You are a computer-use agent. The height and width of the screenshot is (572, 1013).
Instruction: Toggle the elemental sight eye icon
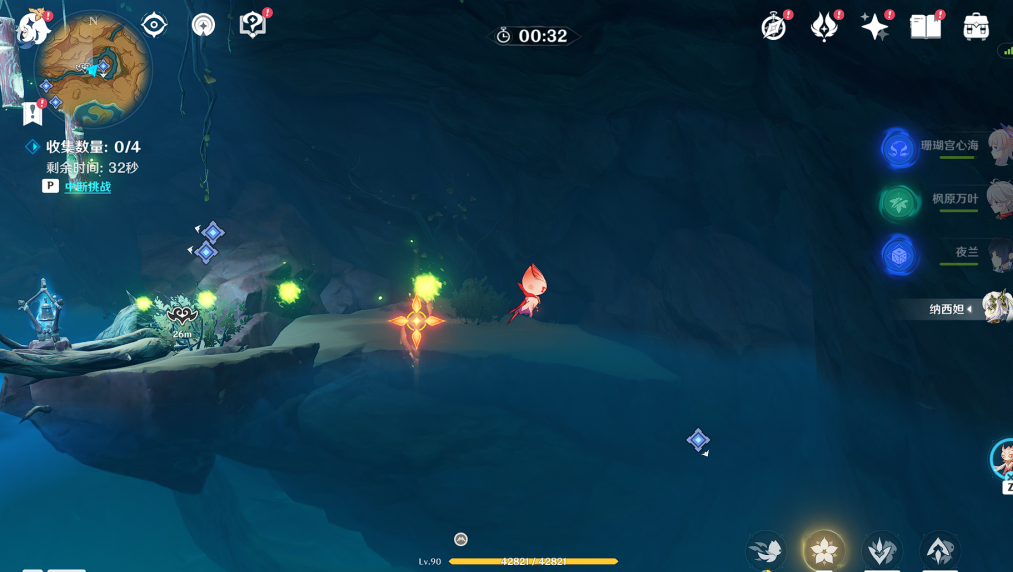click(154, 24)
